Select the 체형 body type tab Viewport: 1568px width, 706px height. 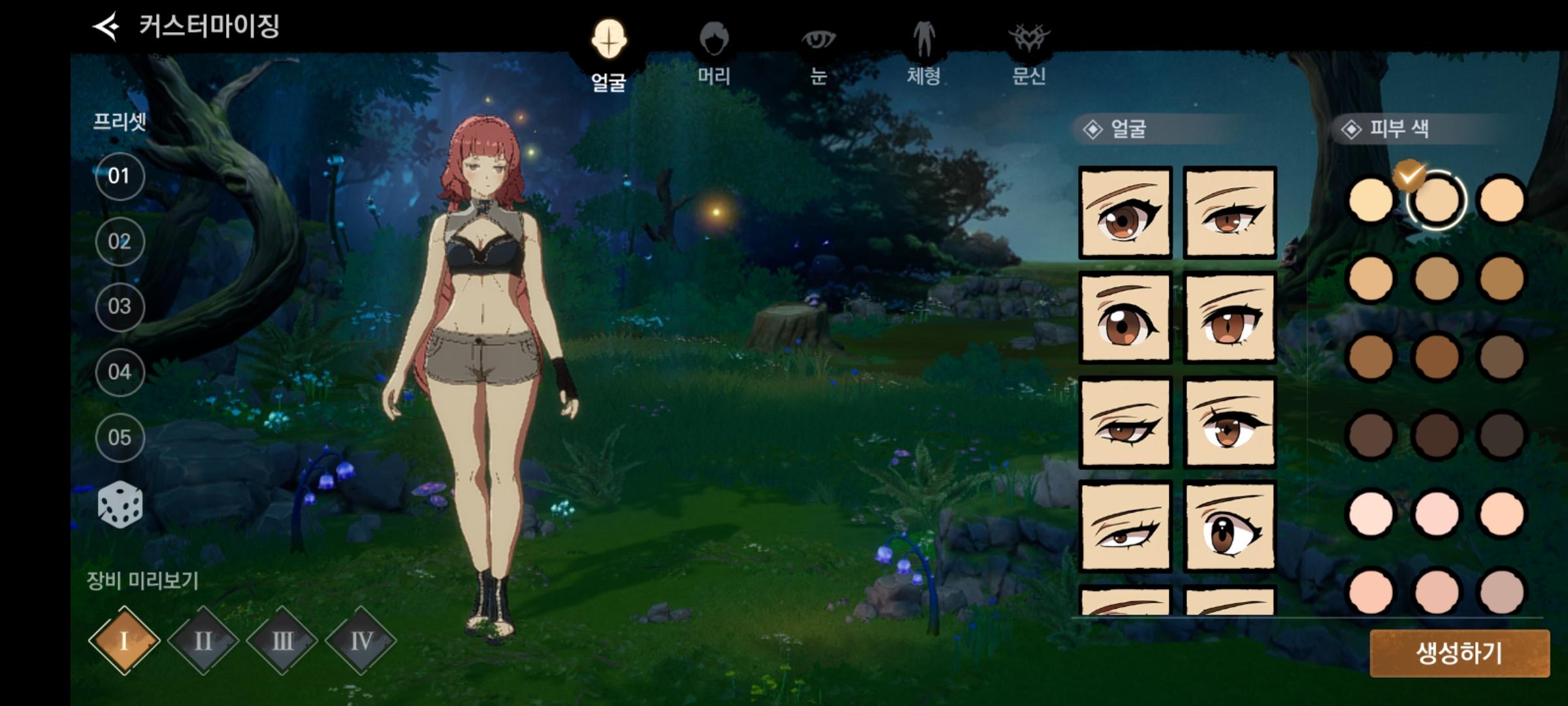pyautogui.click(x=923, y=54)
